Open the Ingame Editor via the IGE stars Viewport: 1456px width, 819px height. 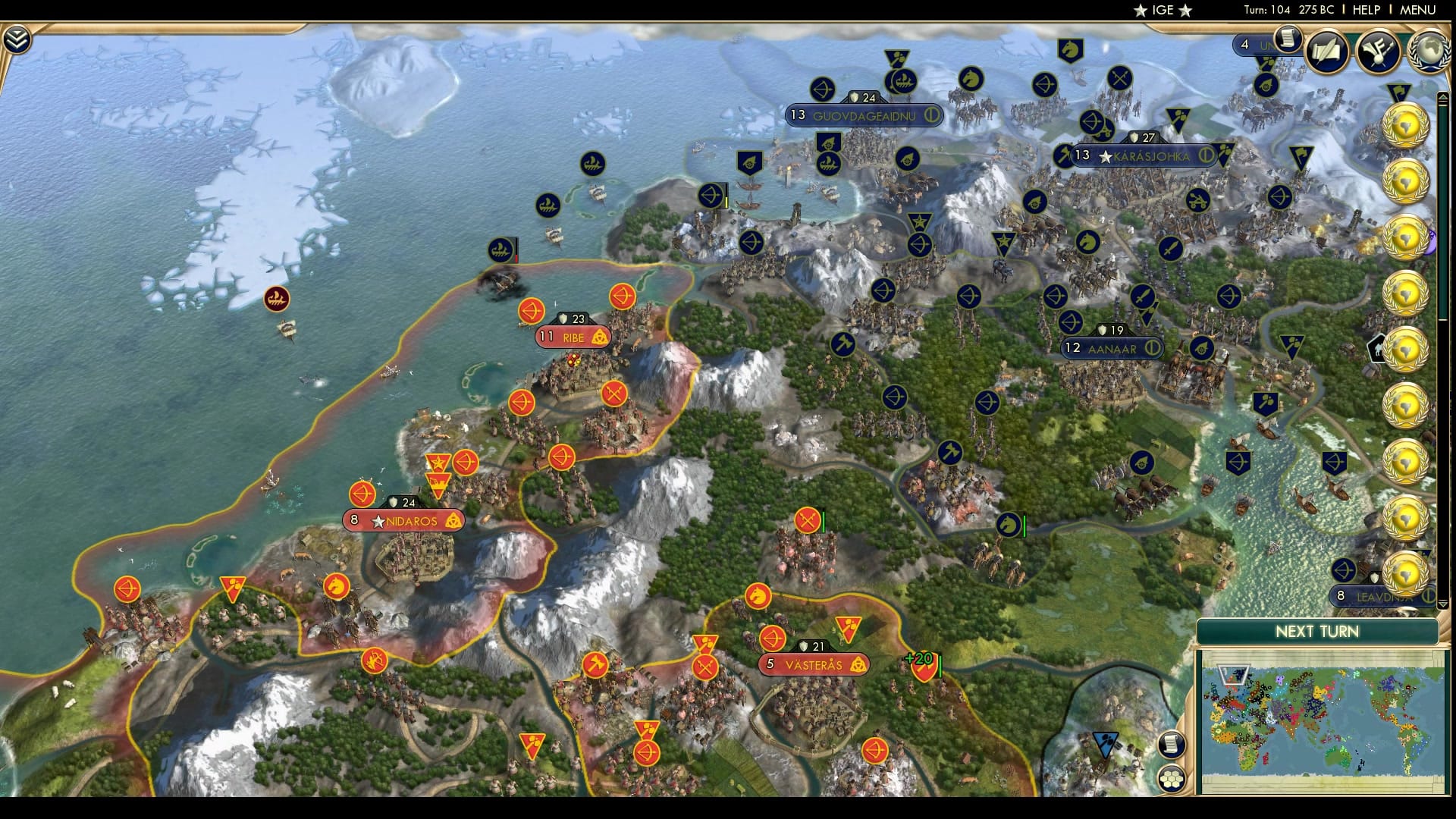[1163, 11]
